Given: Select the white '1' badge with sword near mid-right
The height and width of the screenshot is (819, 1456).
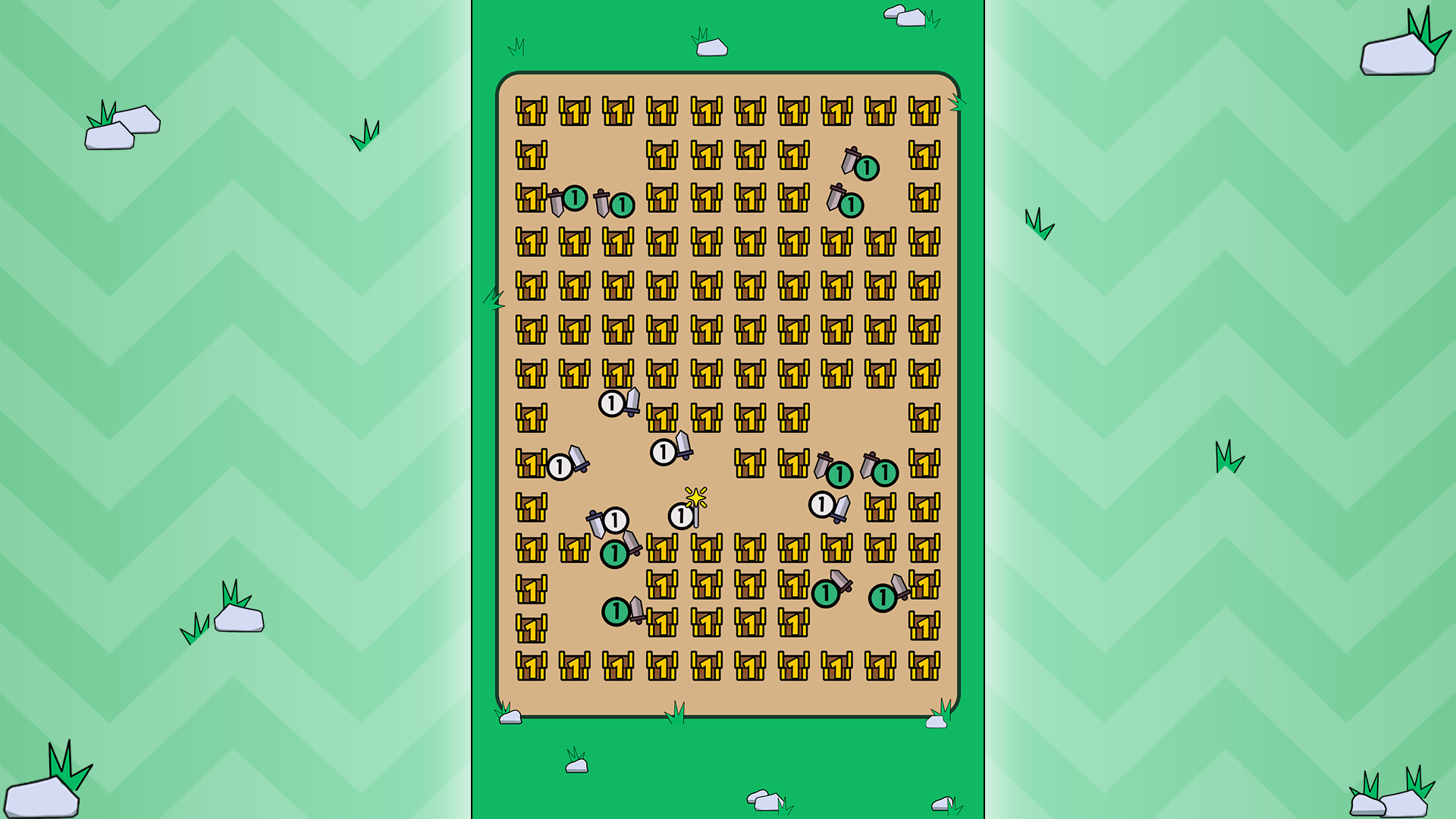Looking at the screenshot, I should point(821,503).
